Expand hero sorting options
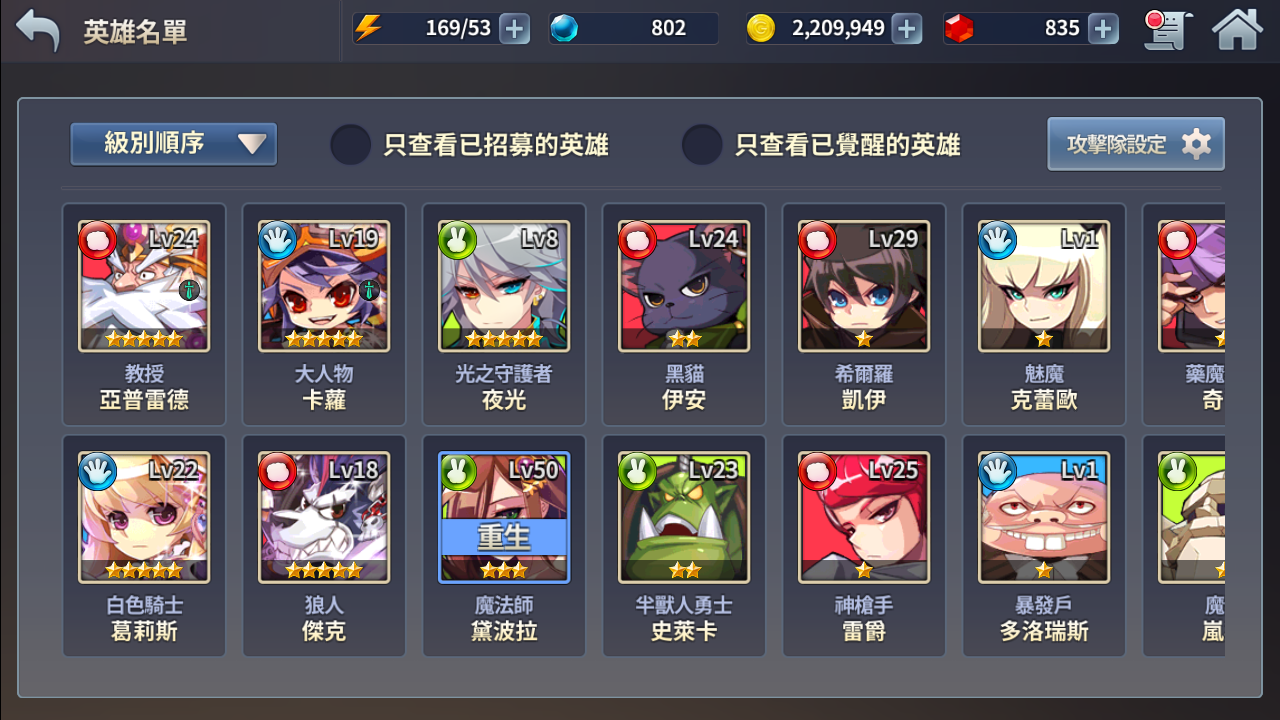The width and height of the screenshot is (1280, 720). 172,143
